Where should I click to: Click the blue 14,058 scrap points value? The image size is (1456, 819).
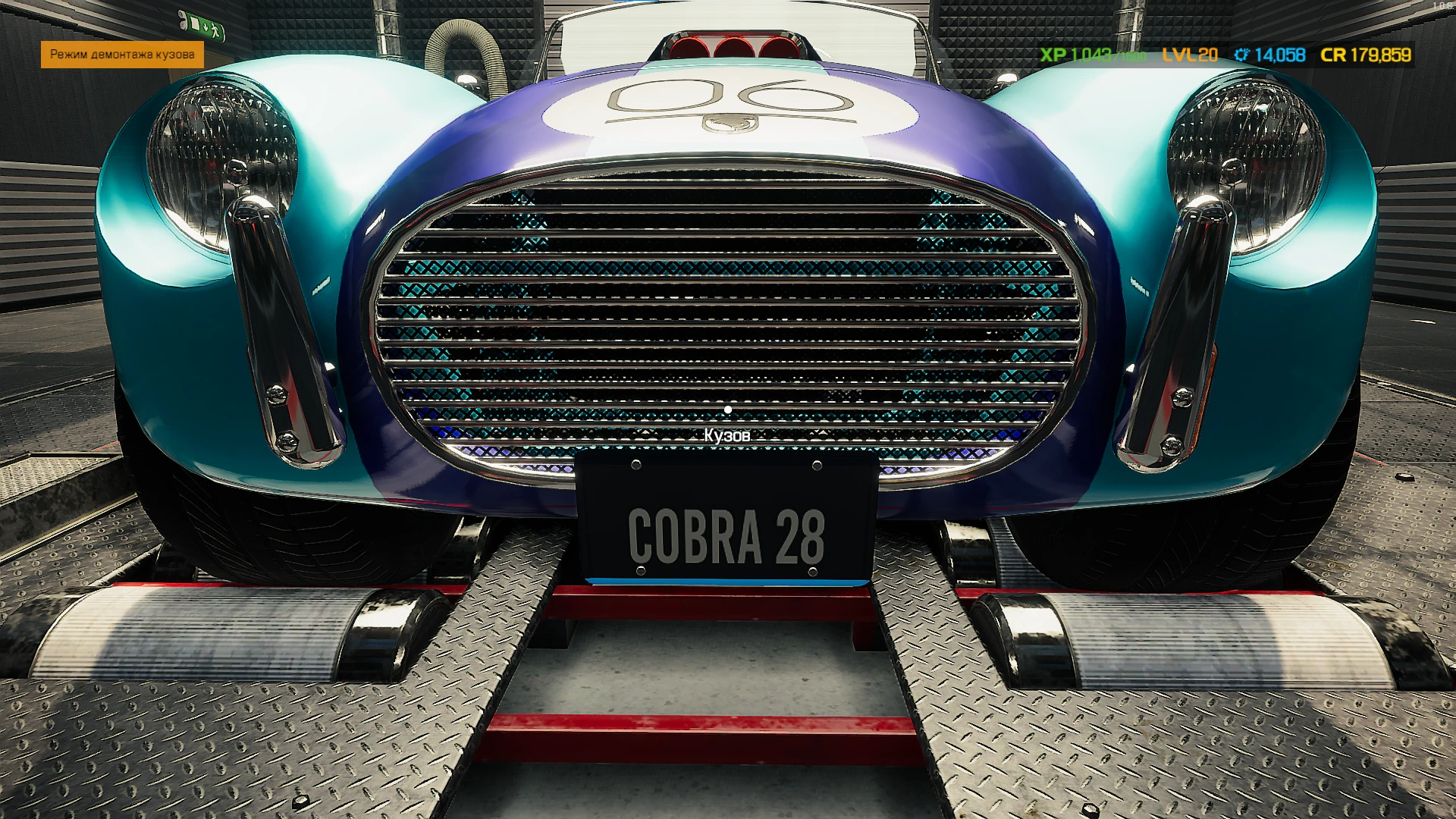pos(1280,55)
